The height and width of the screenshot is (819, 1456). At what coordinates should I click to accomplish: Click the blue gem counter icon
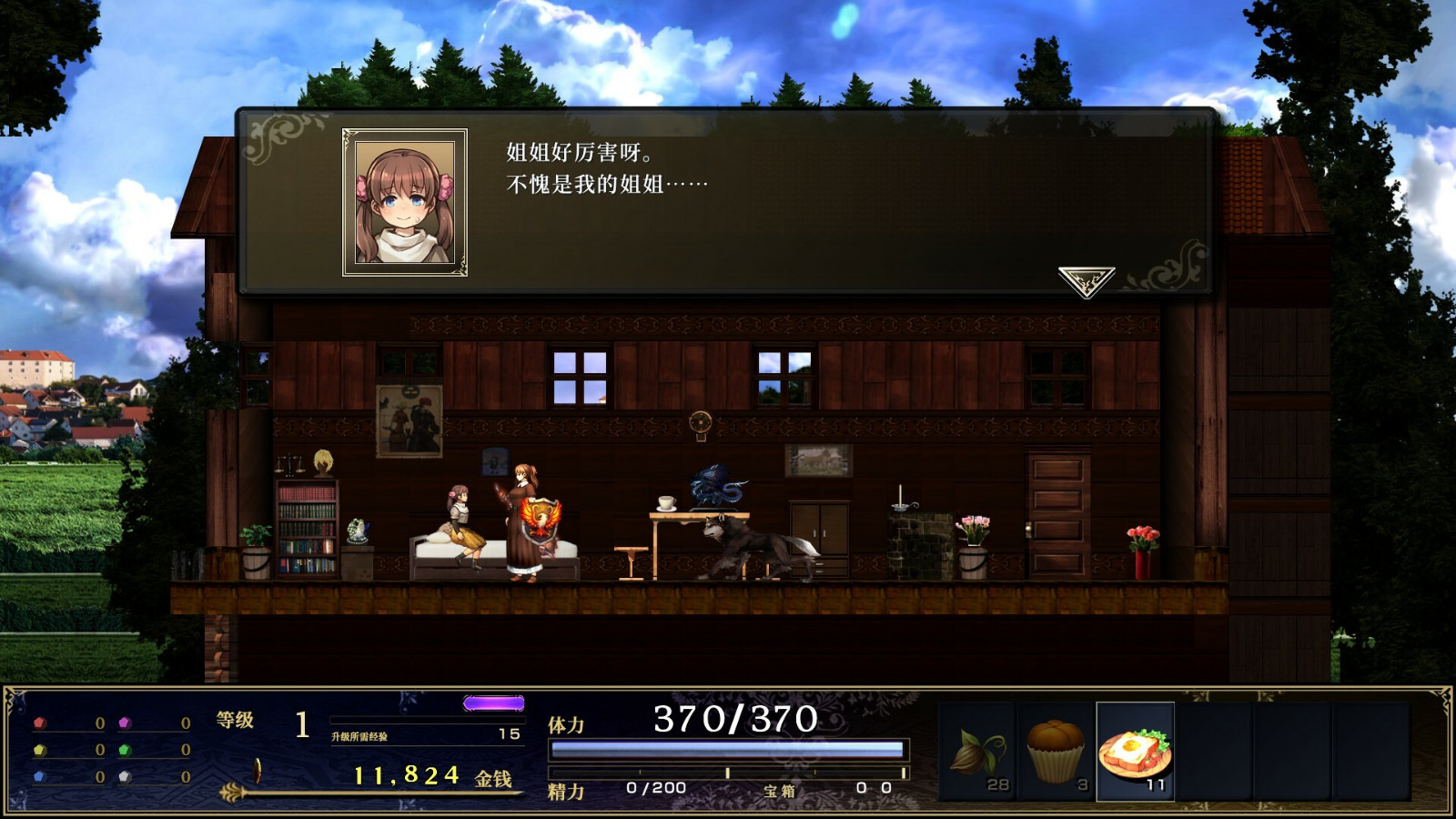point(39,775)
